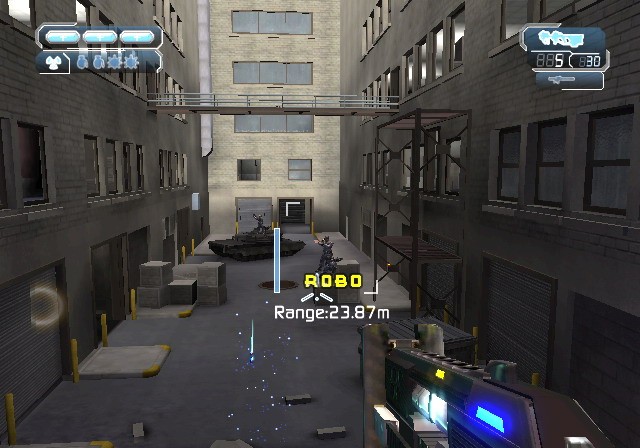This screenshot has height=448, width=640.
Task: Switch to the secondary rifle icon below the ammo counter
Action: (560, 80)
